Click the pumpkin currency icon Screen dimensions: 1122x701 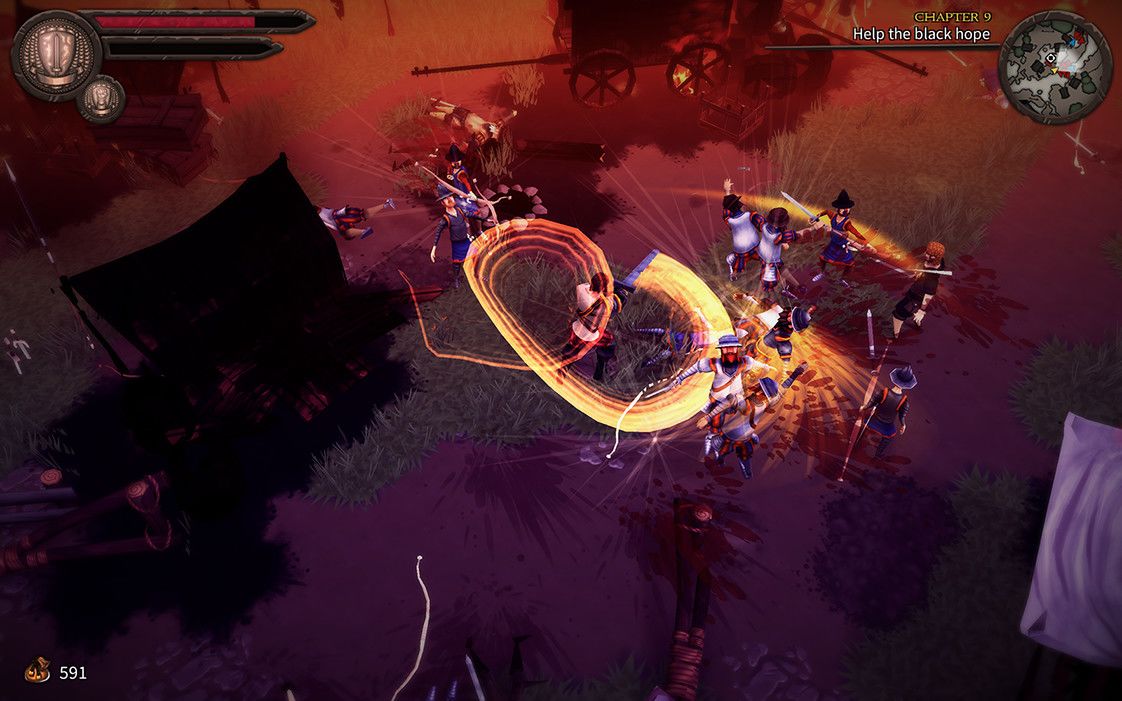tap(38, 670)
